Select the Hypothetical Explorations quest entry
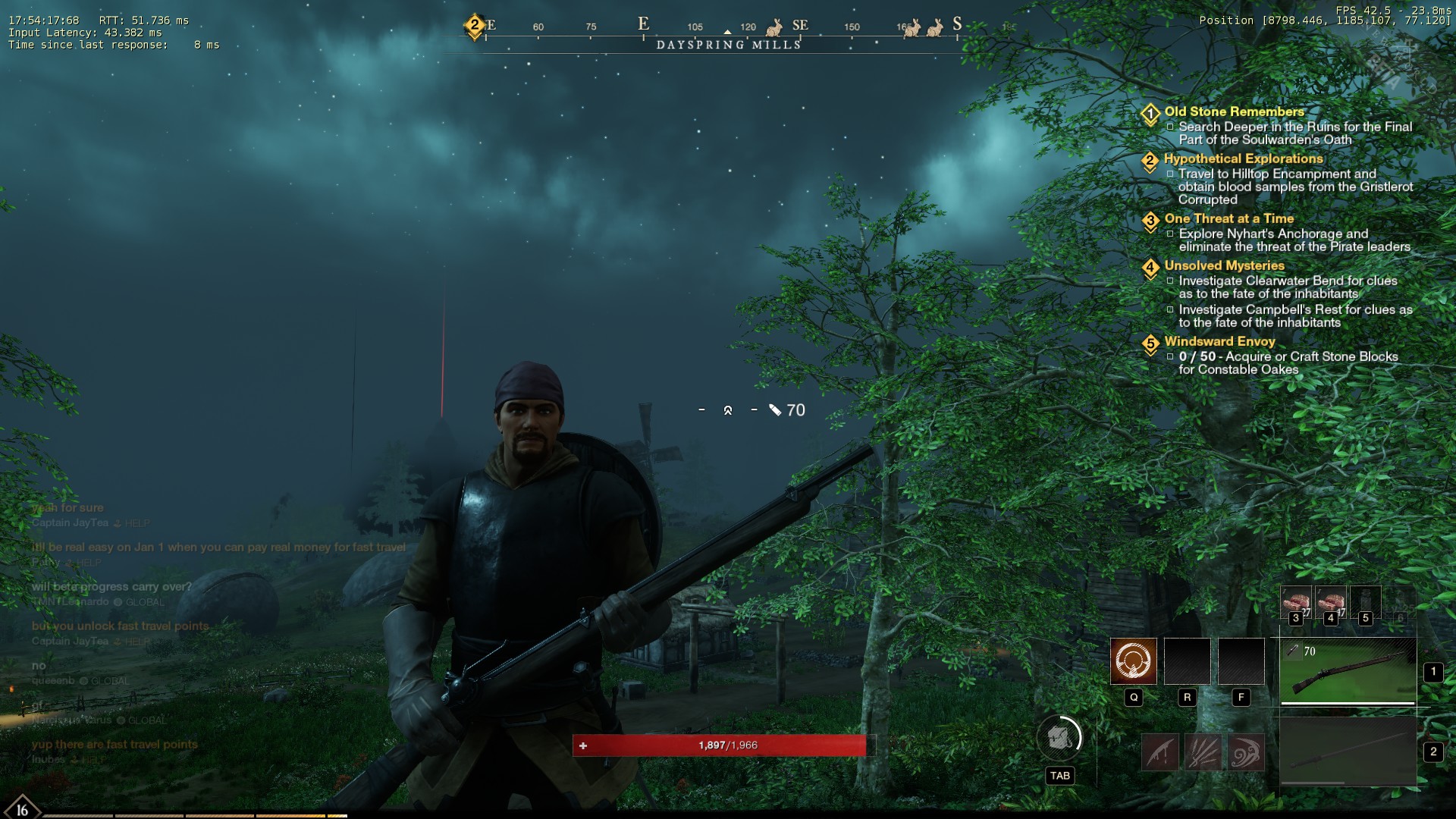Viewport: 1456px width, 819px height. (x=1243, y=158)
